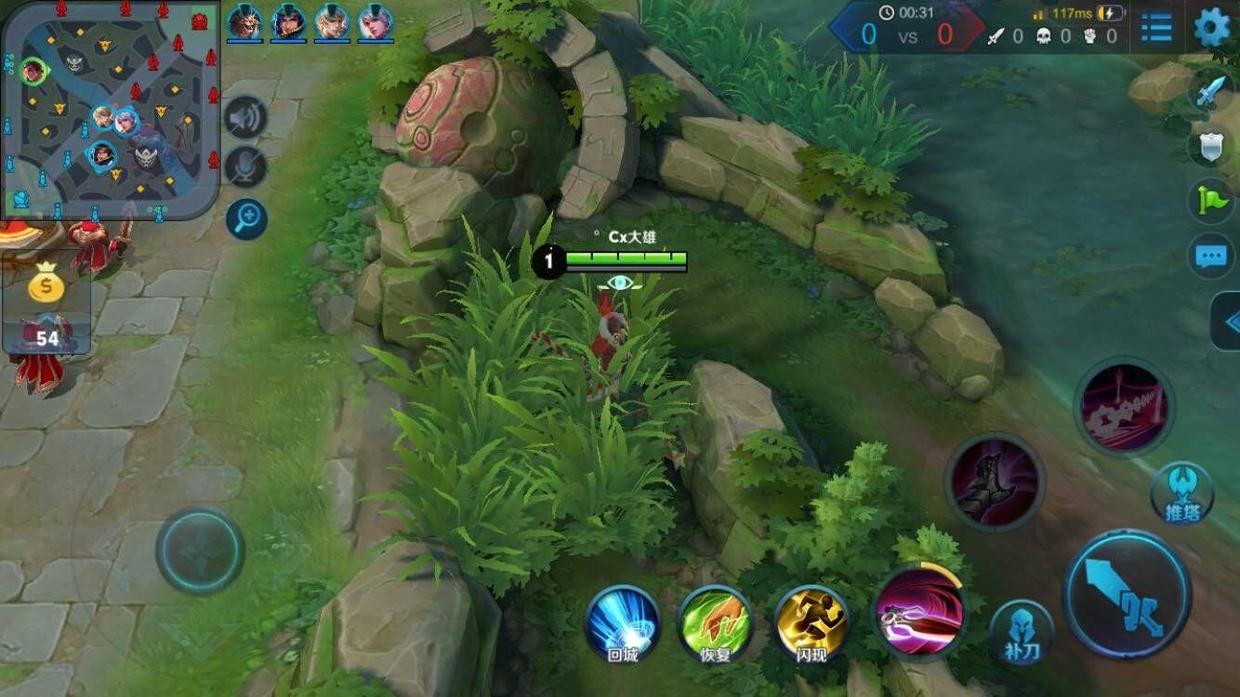The width and height of the screenshot is (1240, 697).
Task: Send the shield retreat signal
Action: [x=1210, y=147]
